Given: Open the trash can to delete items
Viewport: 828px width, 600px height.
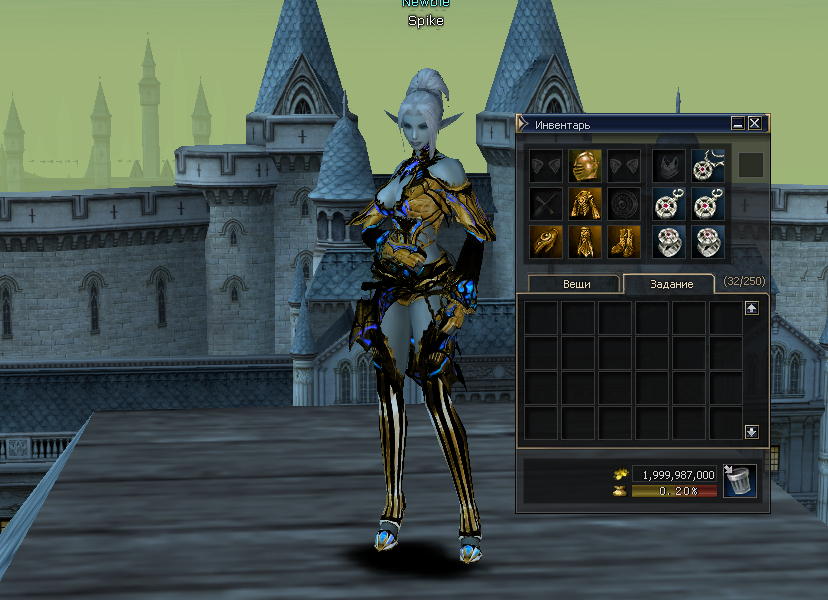Looking at the screenshot, I should (739, 481).
